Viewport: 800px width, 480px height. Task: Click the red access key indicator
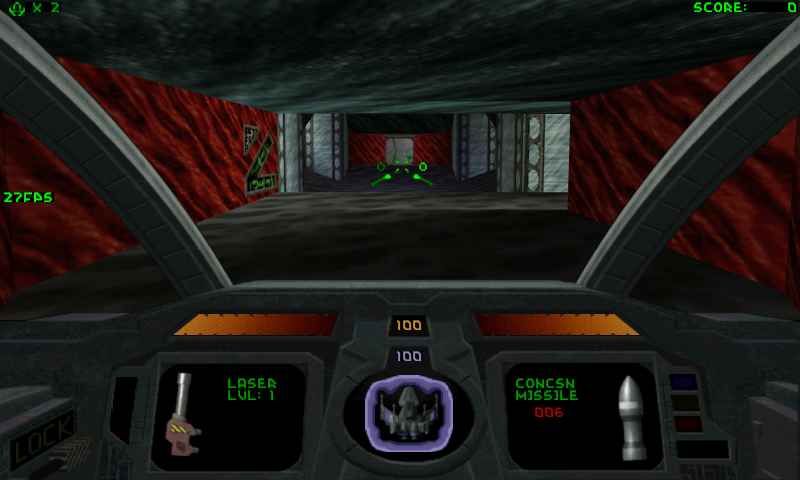(688, 424)
